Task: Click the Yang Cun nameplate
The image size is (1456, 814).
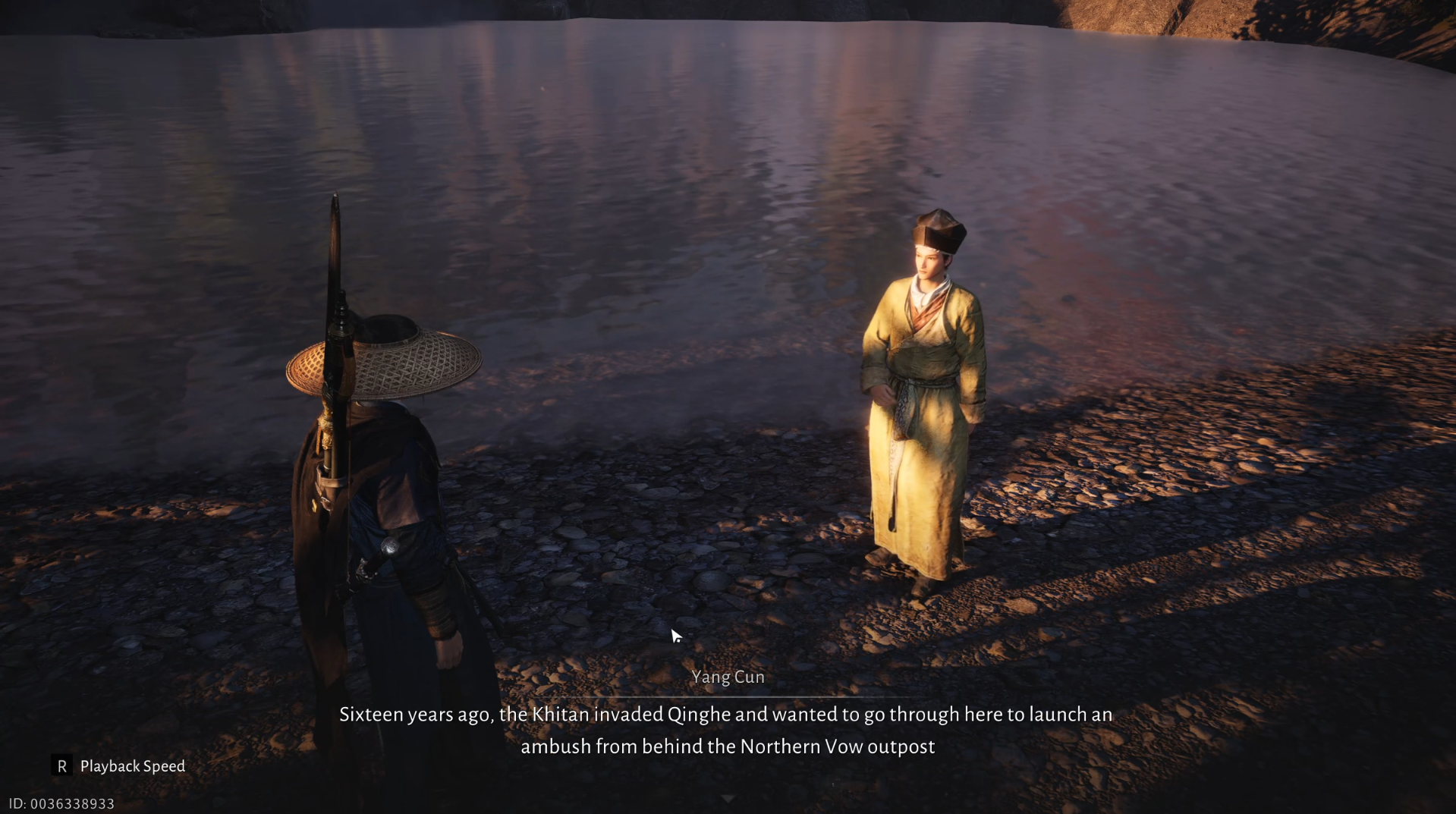Action: [728, 677]
